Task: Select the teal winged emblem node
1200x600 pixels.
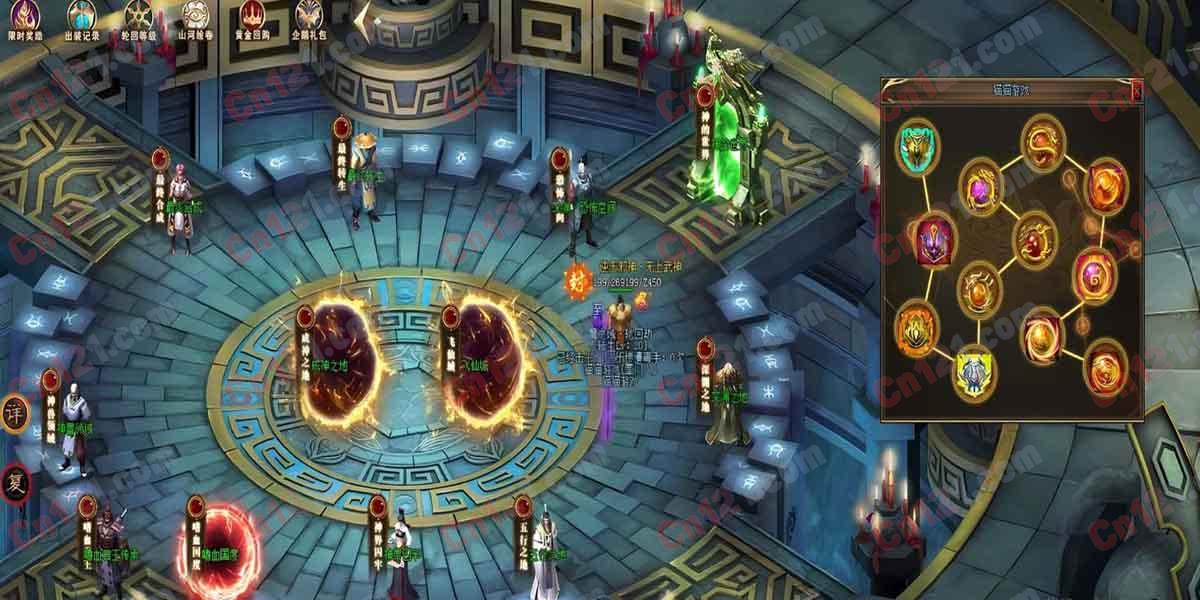Action: click(x=916, y=146)
